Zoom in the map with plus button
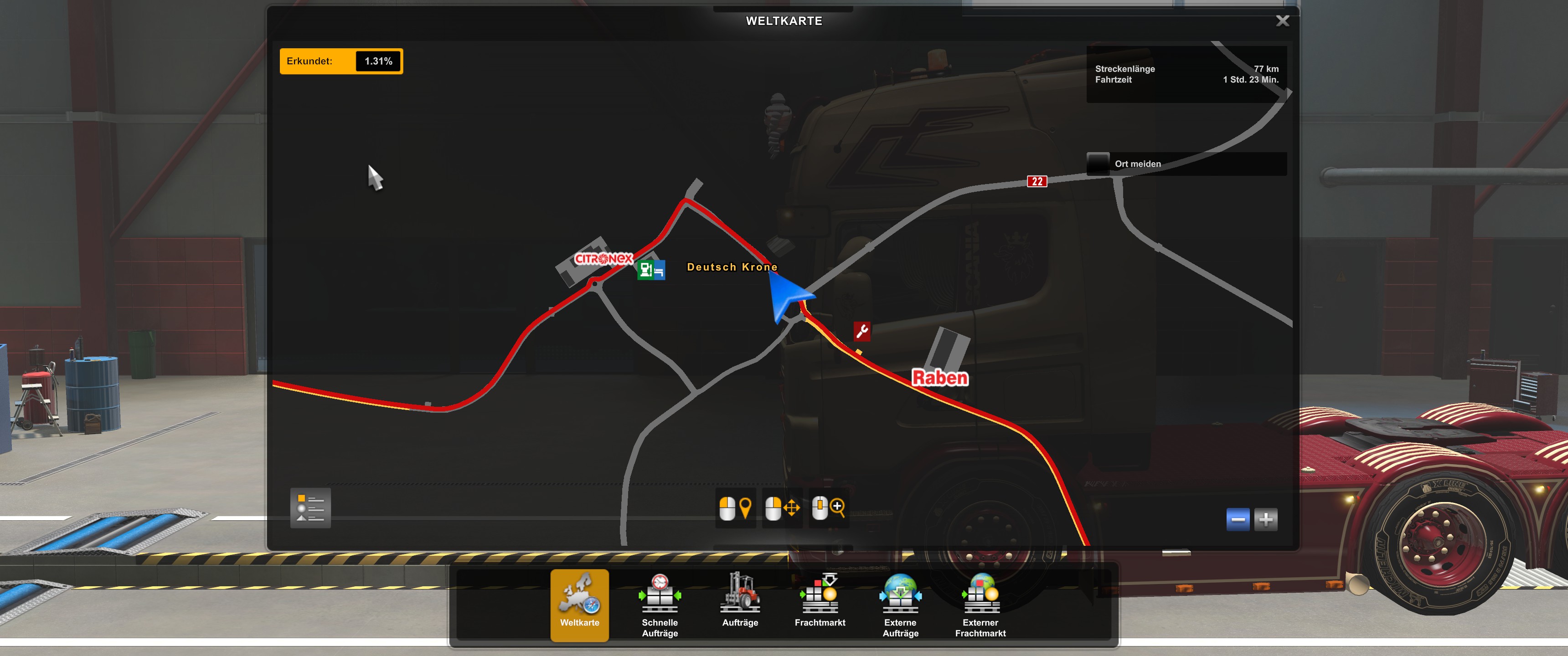Screen dimensions: 1568x656 click(1265, 520)
